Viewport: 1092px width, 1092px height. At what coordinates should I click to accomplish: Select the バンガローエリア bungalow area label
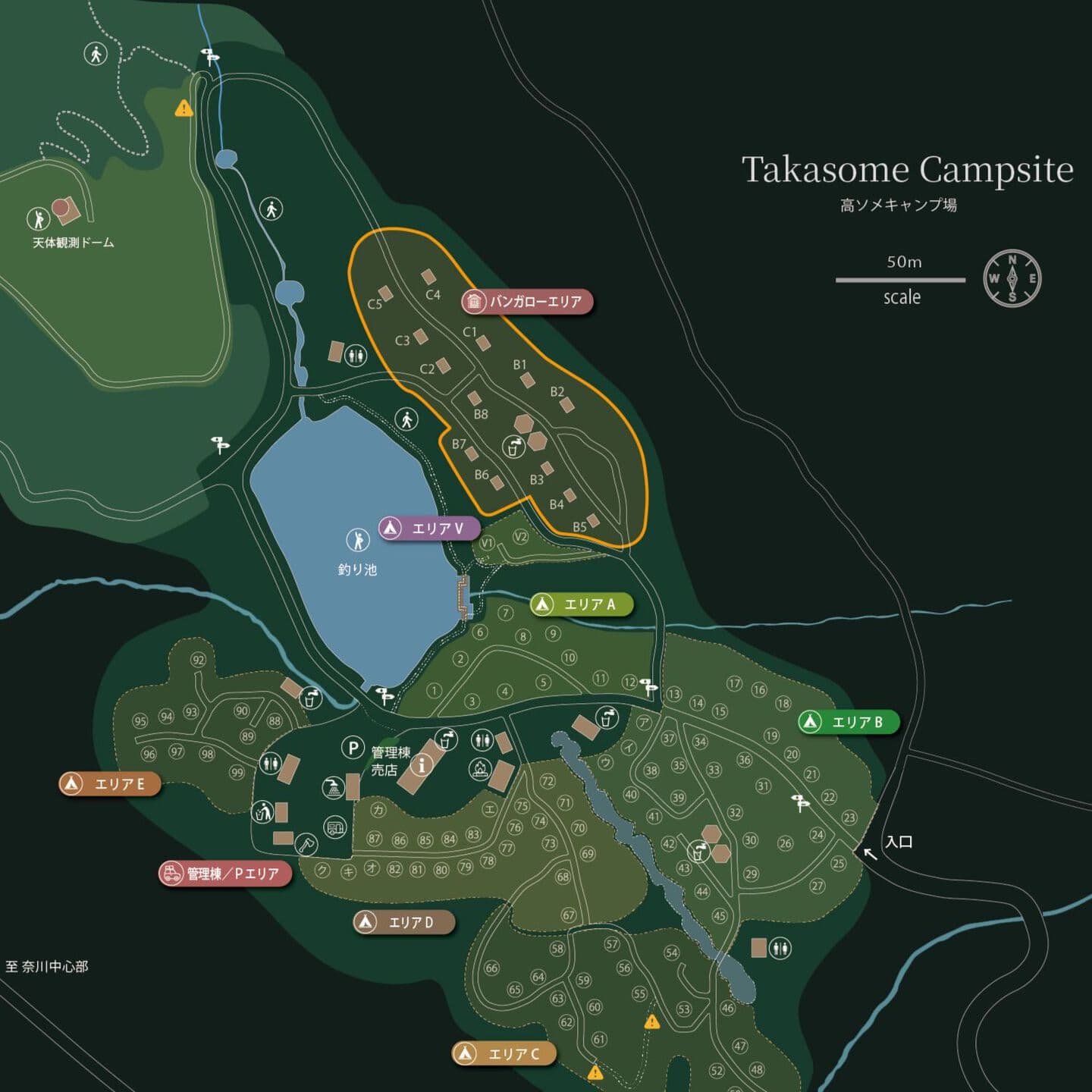click(528, 302)
